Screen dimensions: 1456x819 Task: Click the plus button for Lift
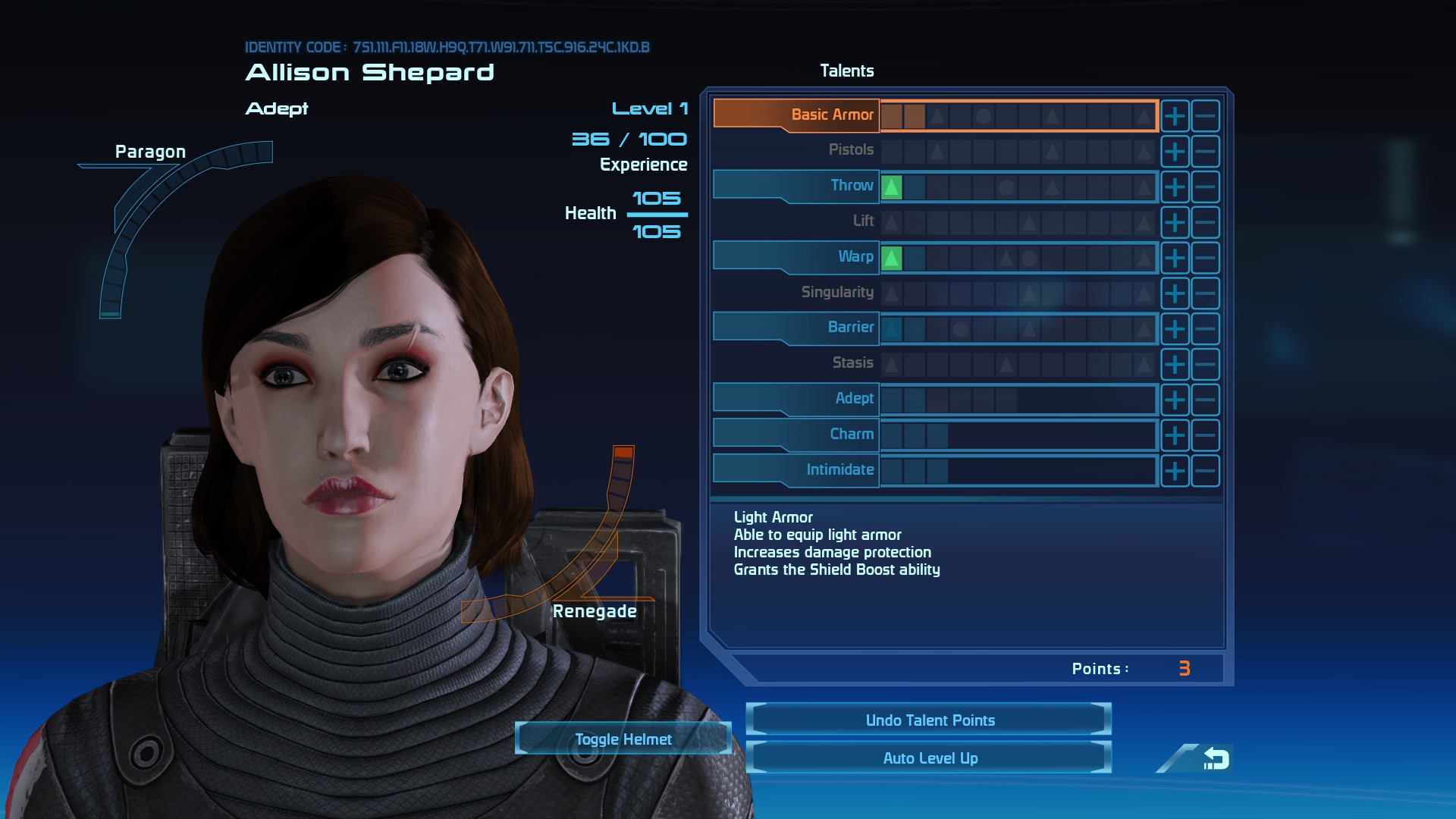pyautogui.click(x=1175, y=223)
